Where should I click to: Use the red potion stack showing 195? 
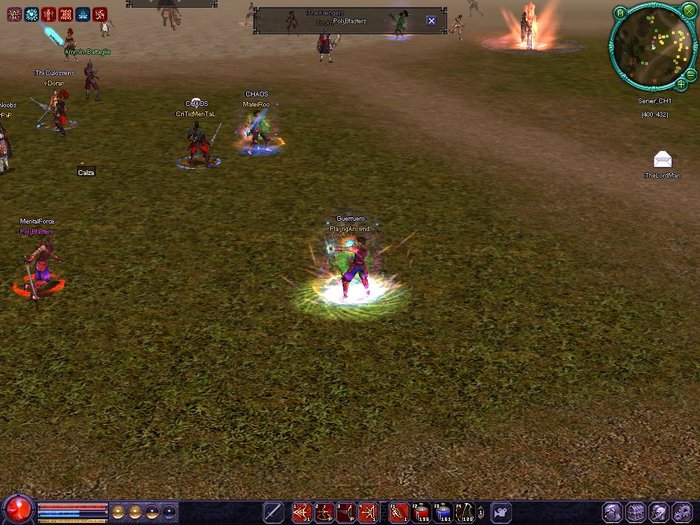[x=420, y=513]
